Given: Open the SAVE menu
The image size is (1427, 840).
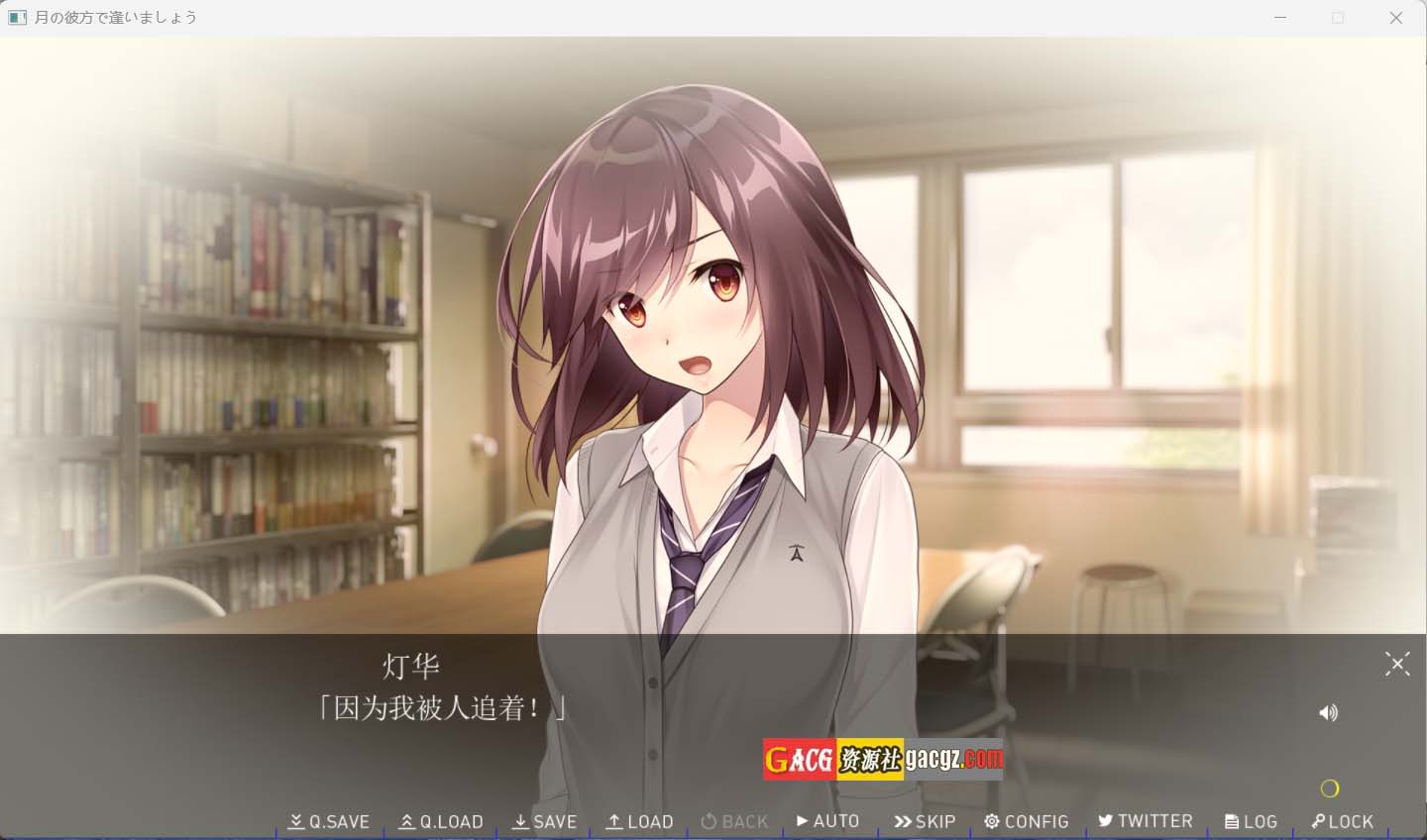Looking at the screenshot, I should click(544, 821).
